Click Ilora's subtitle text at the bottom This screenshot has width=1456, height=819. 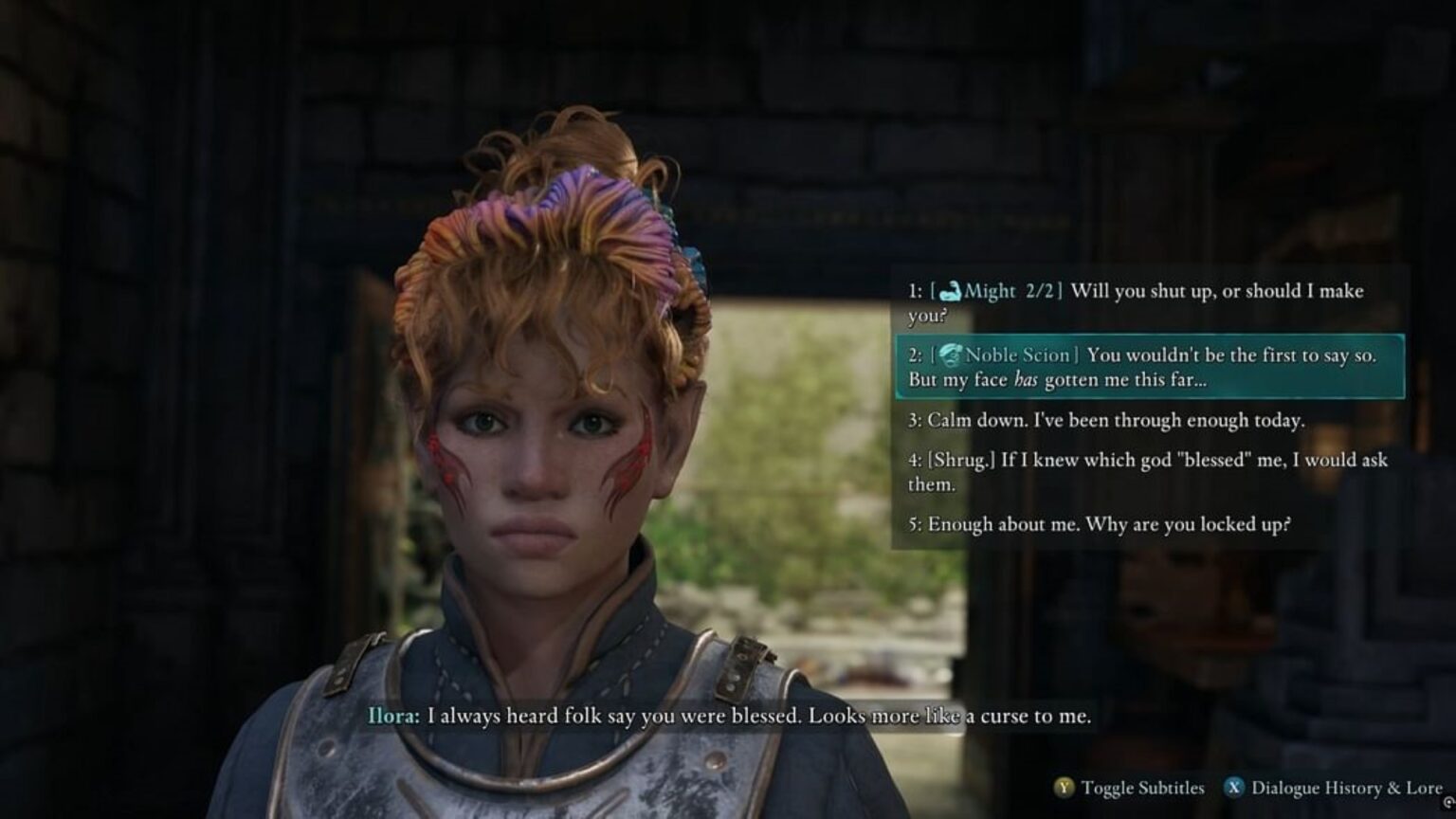[x=730, y=719]
